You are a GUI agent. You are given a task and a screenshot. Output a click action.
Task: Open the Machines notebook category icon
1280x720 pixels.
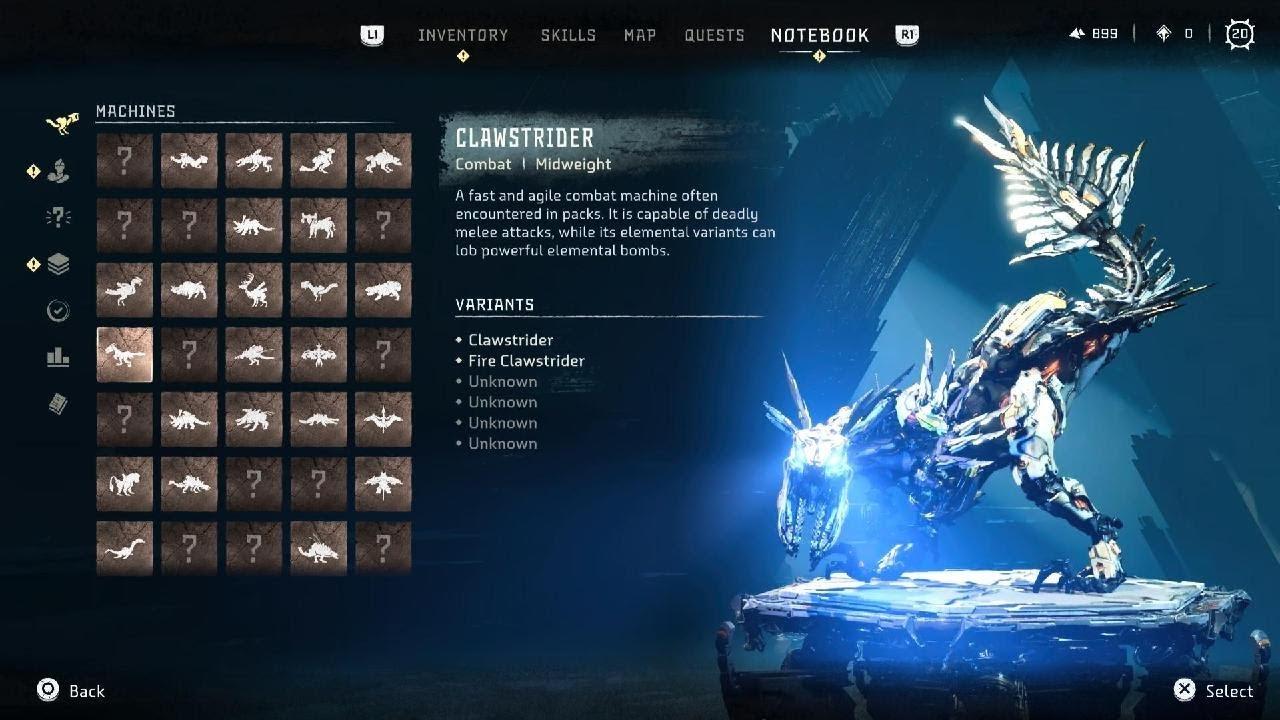(60, 125)
